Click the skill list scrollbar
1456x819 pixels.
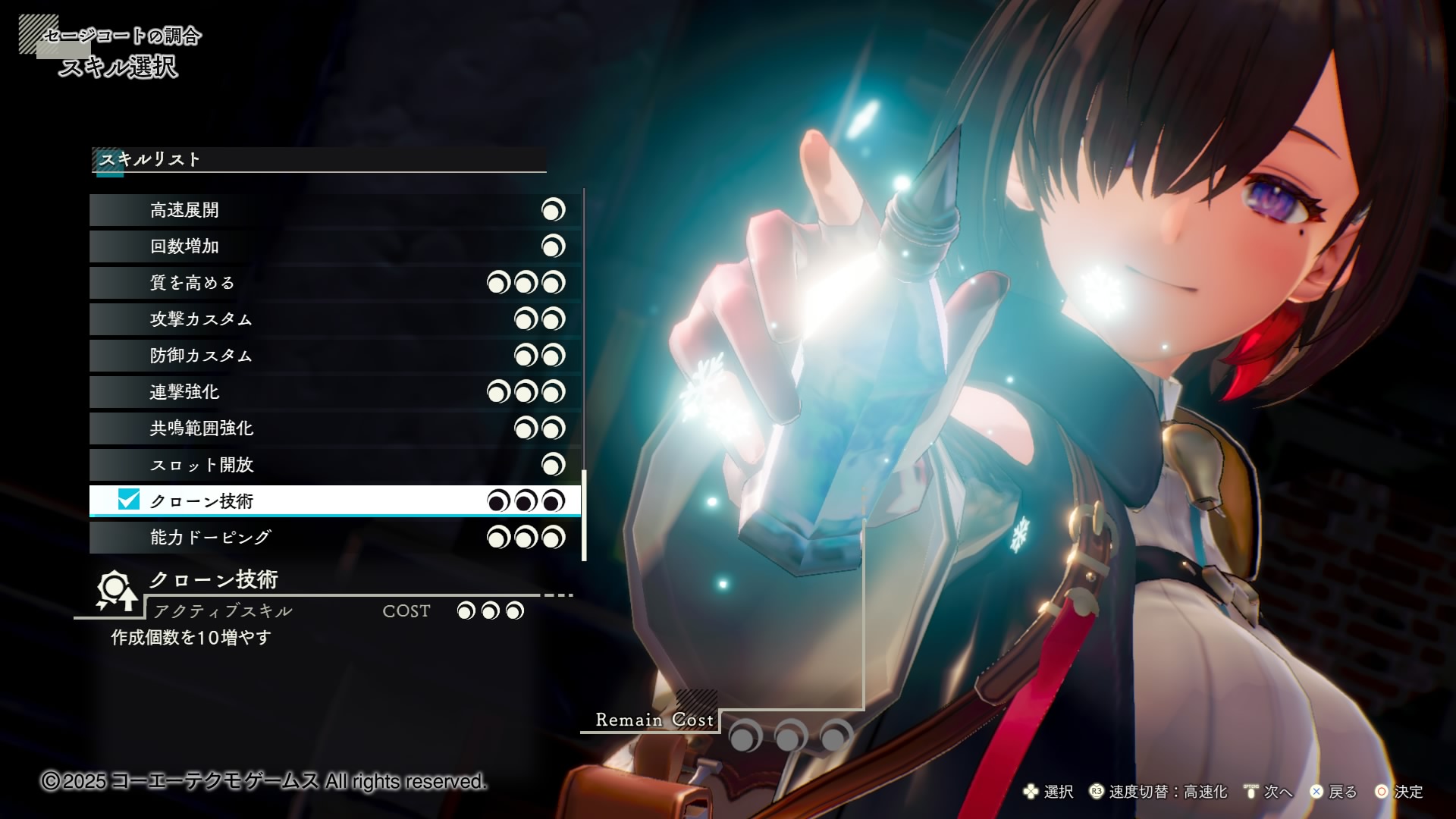(584, 516)
